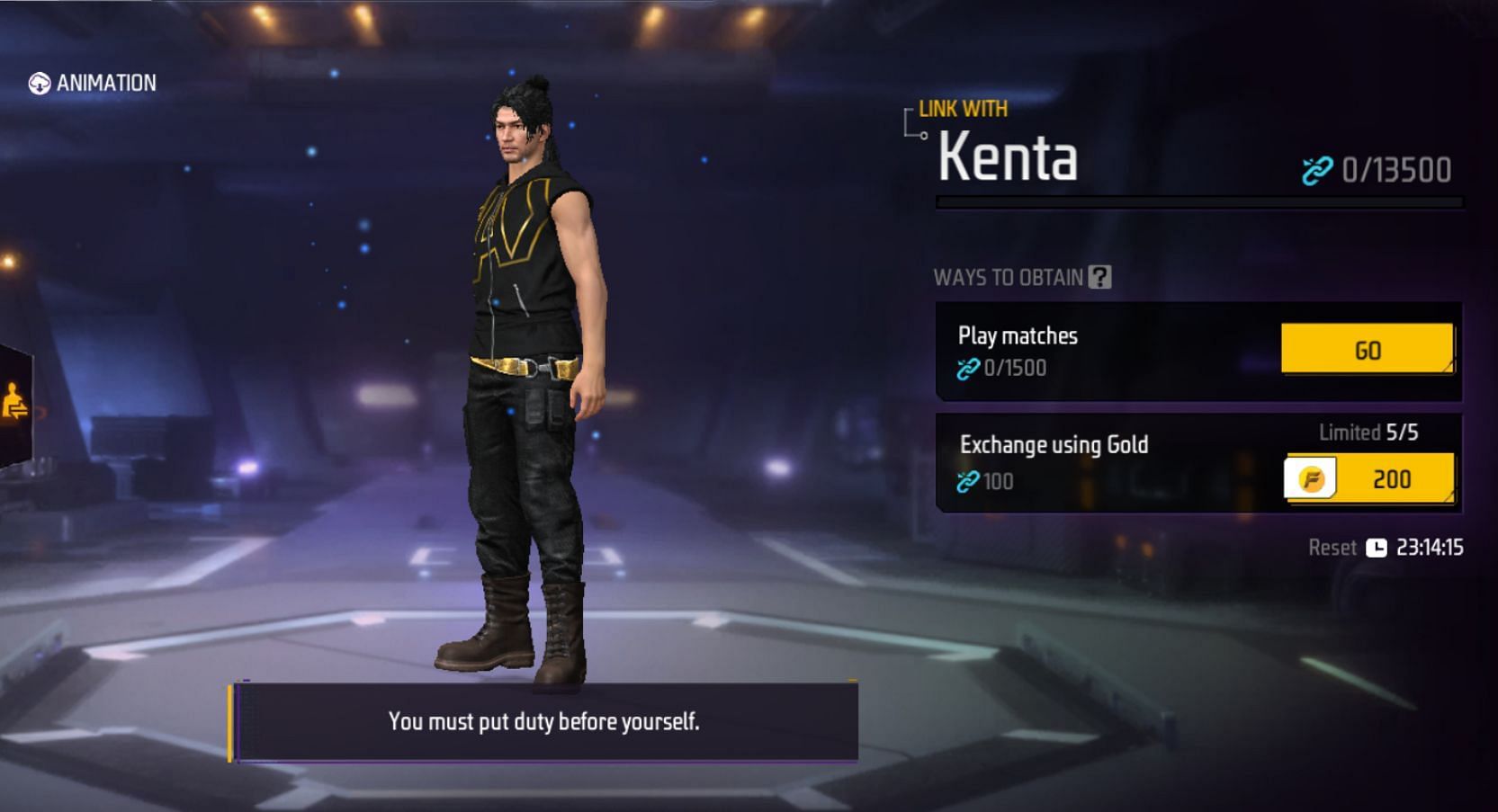Screen dimensions: 1498x812
Task: Hit the yellow GO button
Action: [x=1366, y=349]
